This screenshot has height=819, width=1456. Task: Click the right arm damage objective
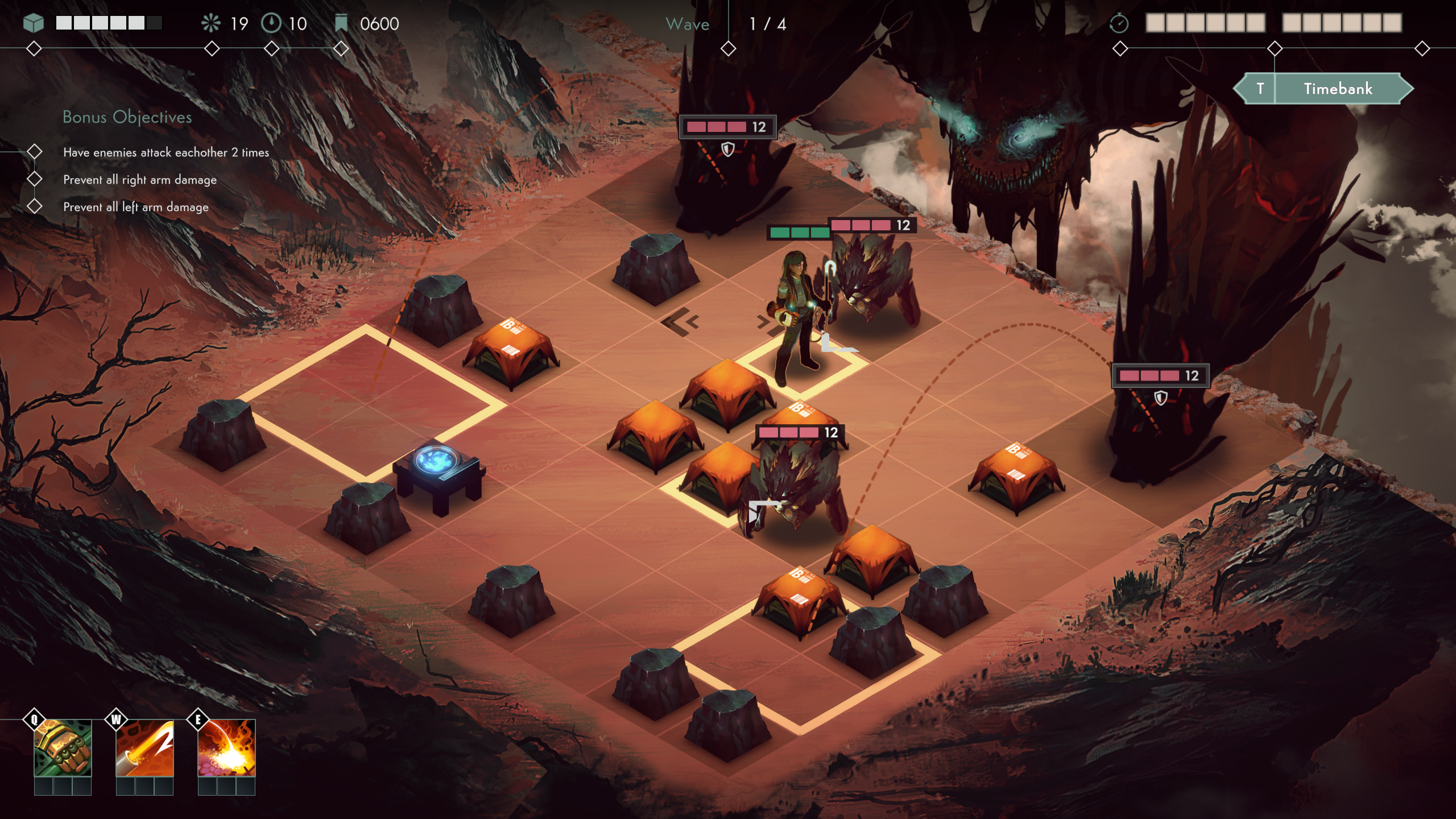pyautogui.click(x=139, y=180)
